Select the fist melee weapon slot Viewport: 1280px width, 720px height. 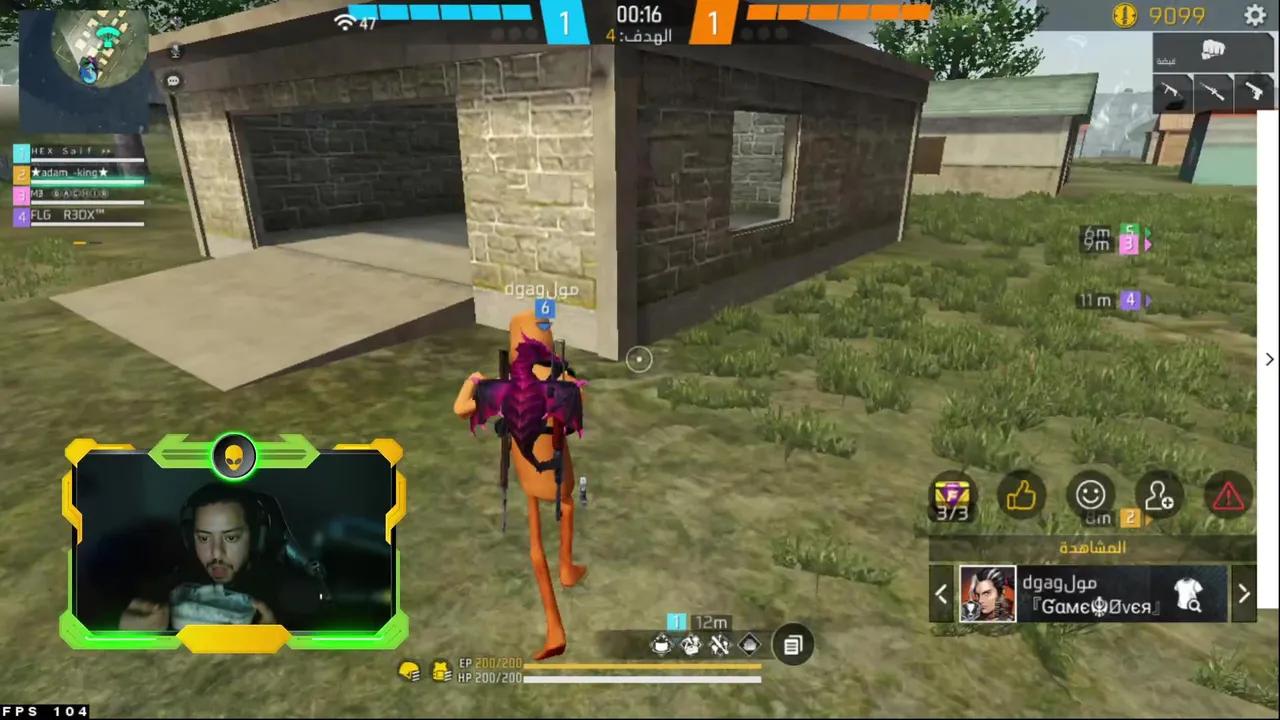[1213, 48]
